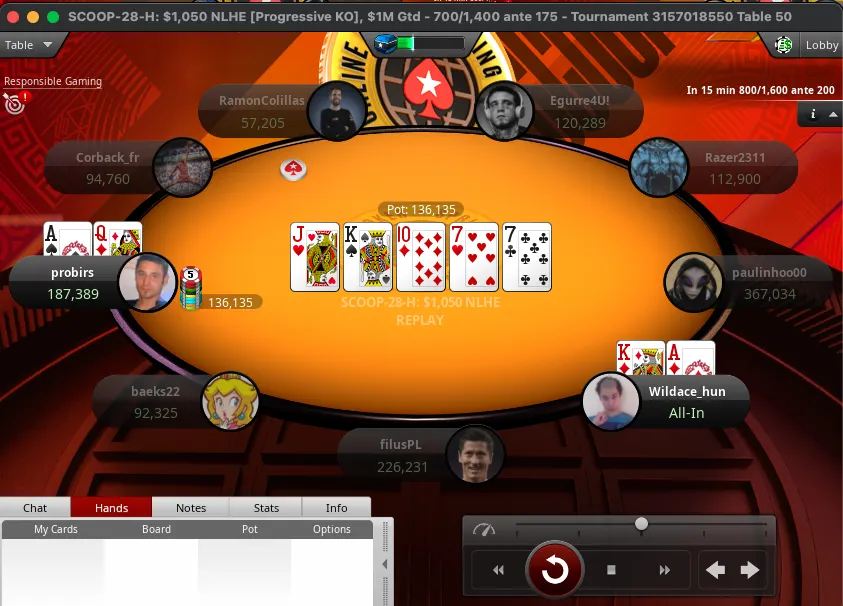Fast forward the hand replay
The width and height of the screenshot is (843, 606).
665,570
